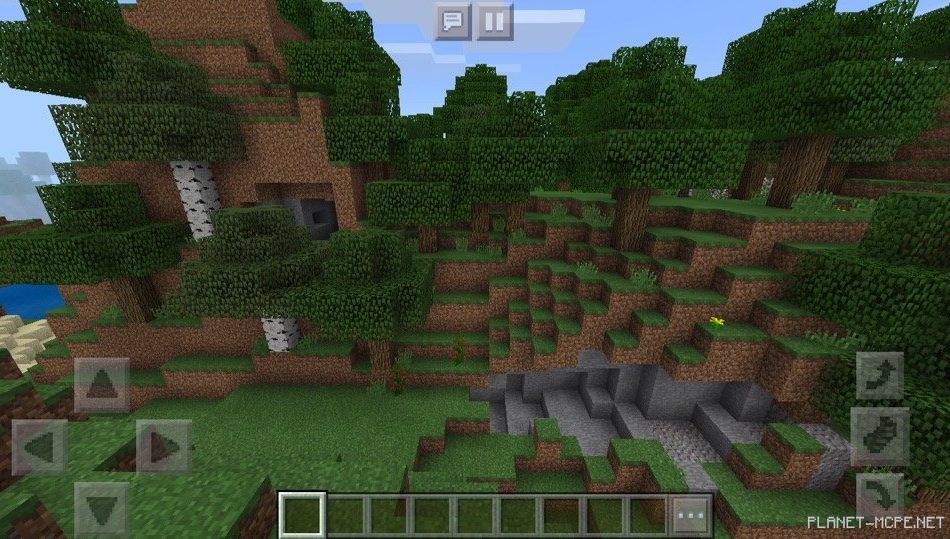The image size is (950, 539).
Task: Select the highlighted first hotbar slot
Action: (x=302, y=515)
